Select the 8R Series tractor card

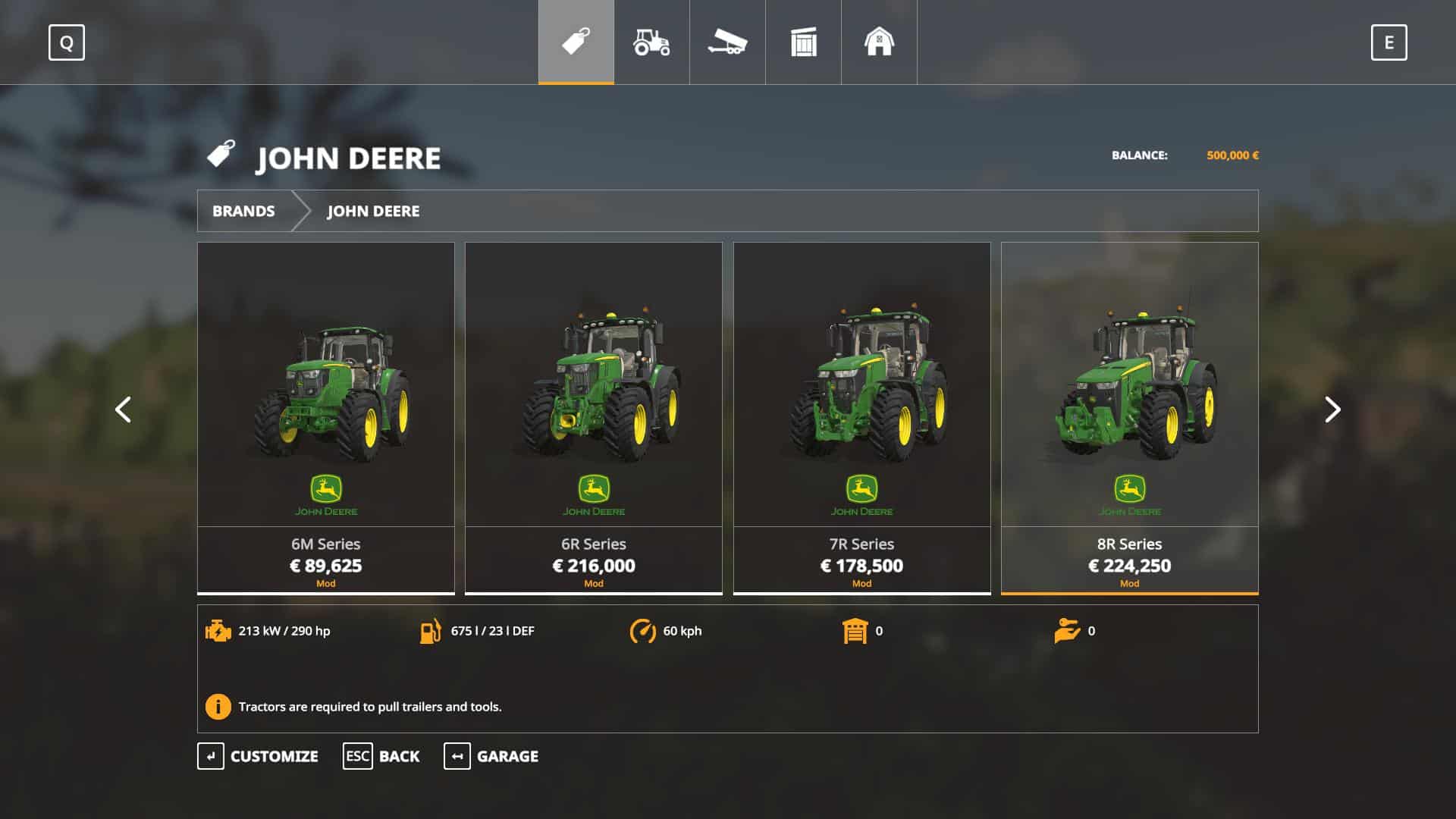[x=1129, y=417]
